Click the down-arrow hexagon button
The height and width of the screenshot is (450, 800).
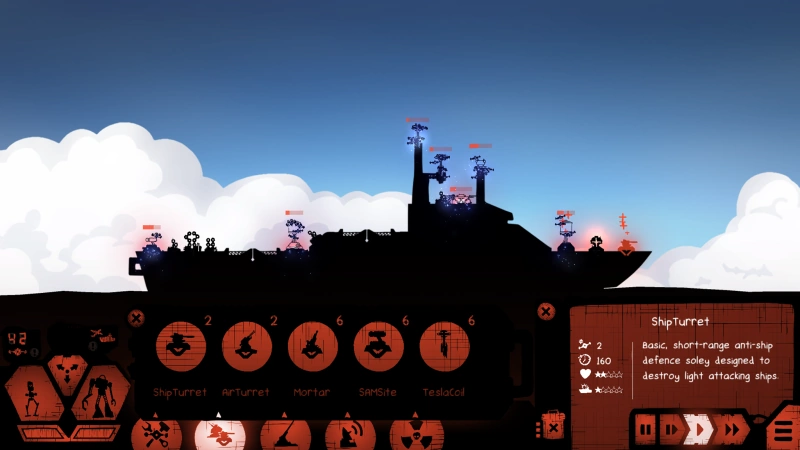coord(67,370)
